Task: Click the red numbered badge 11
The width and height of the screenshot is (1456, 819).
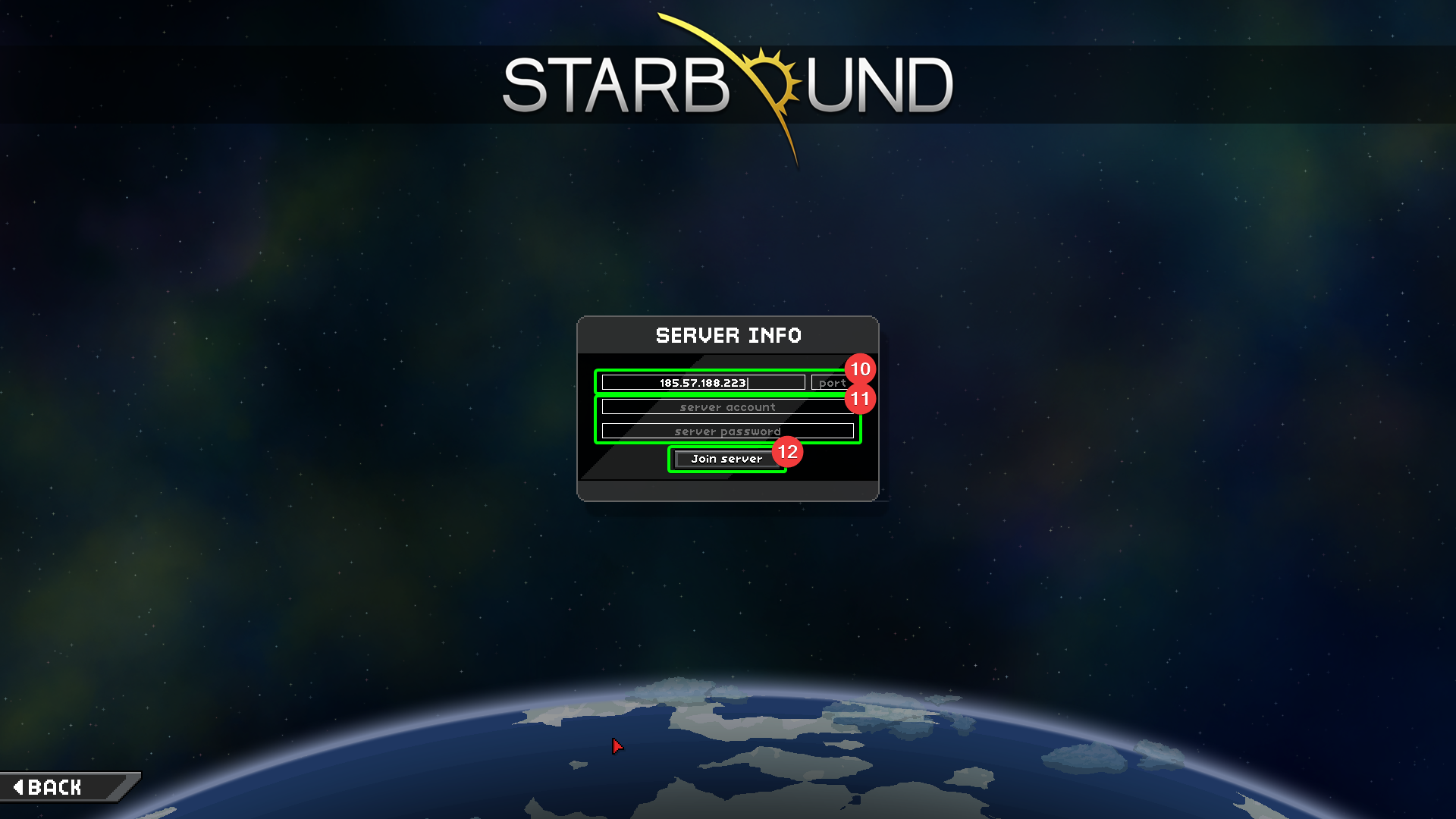Action: pos(861,398)
